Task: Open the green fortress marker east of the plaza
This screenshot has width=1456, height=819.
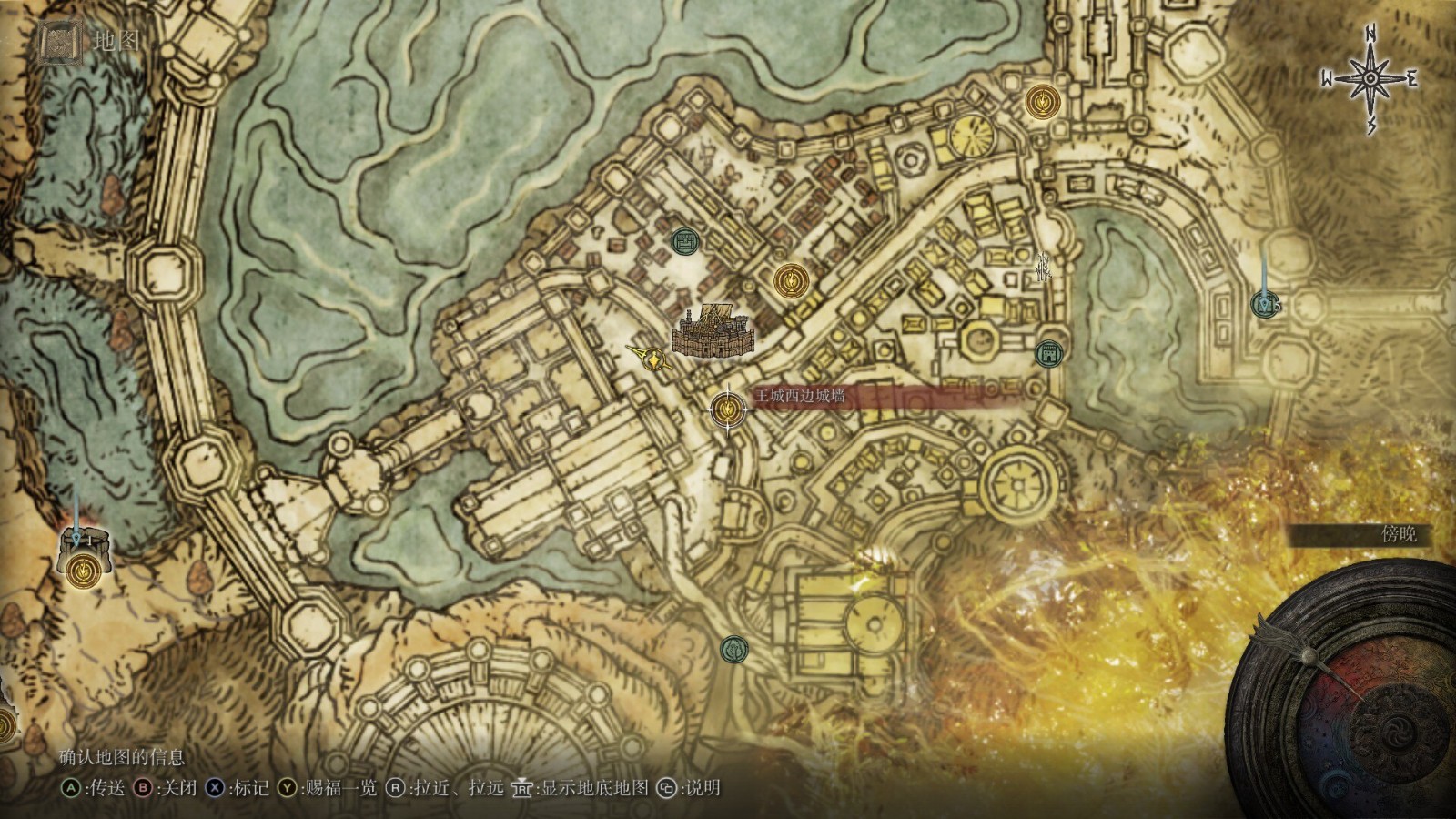Action: (x=1048, y=353)
